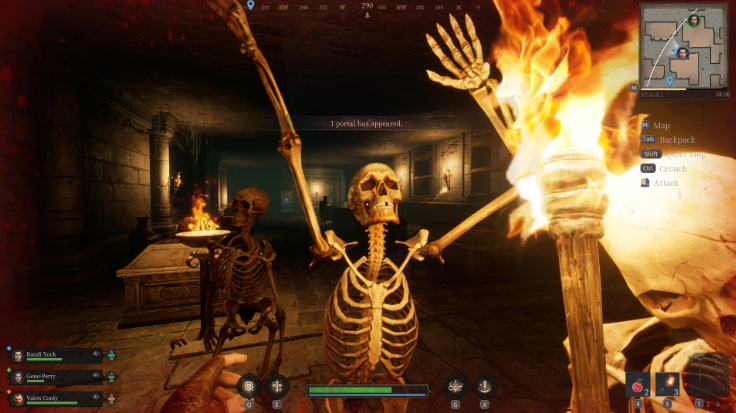Mute Bandl Yock's voice chat speaker
Viewport: 736px width, 413px height.
pos(98,354)
